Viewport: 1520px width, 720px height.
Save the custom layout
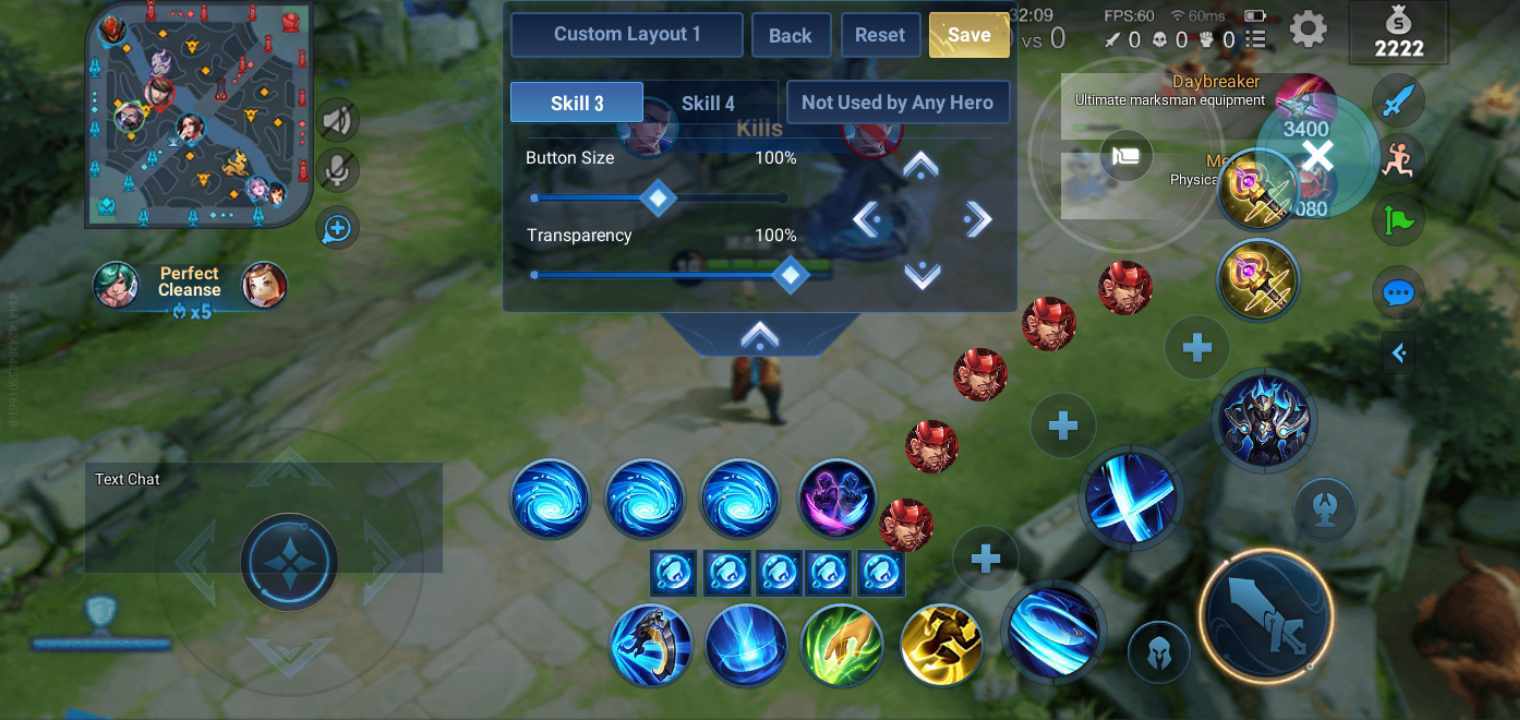(968, 34)
